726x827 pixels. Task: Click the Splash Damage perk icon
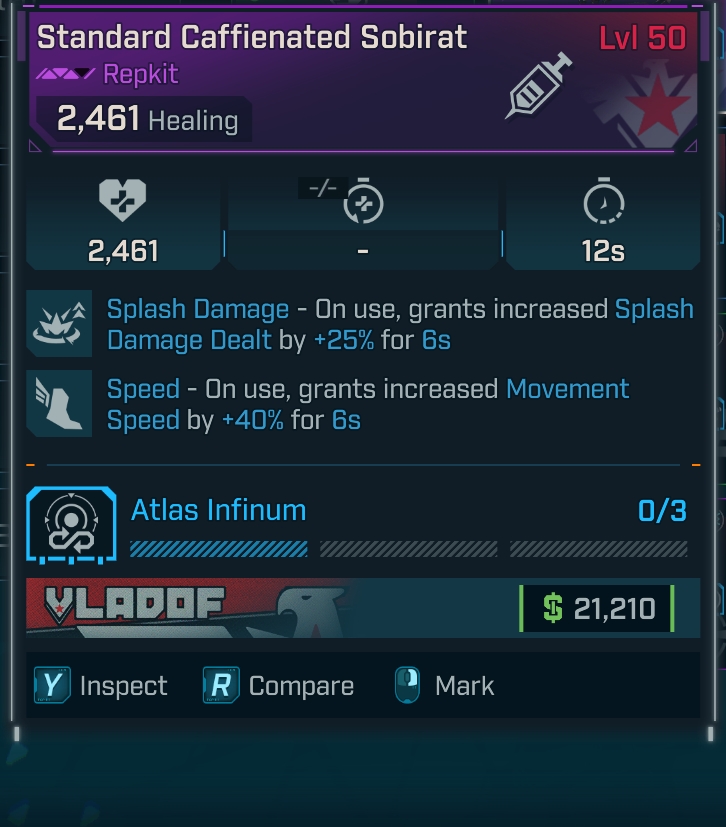60,325
